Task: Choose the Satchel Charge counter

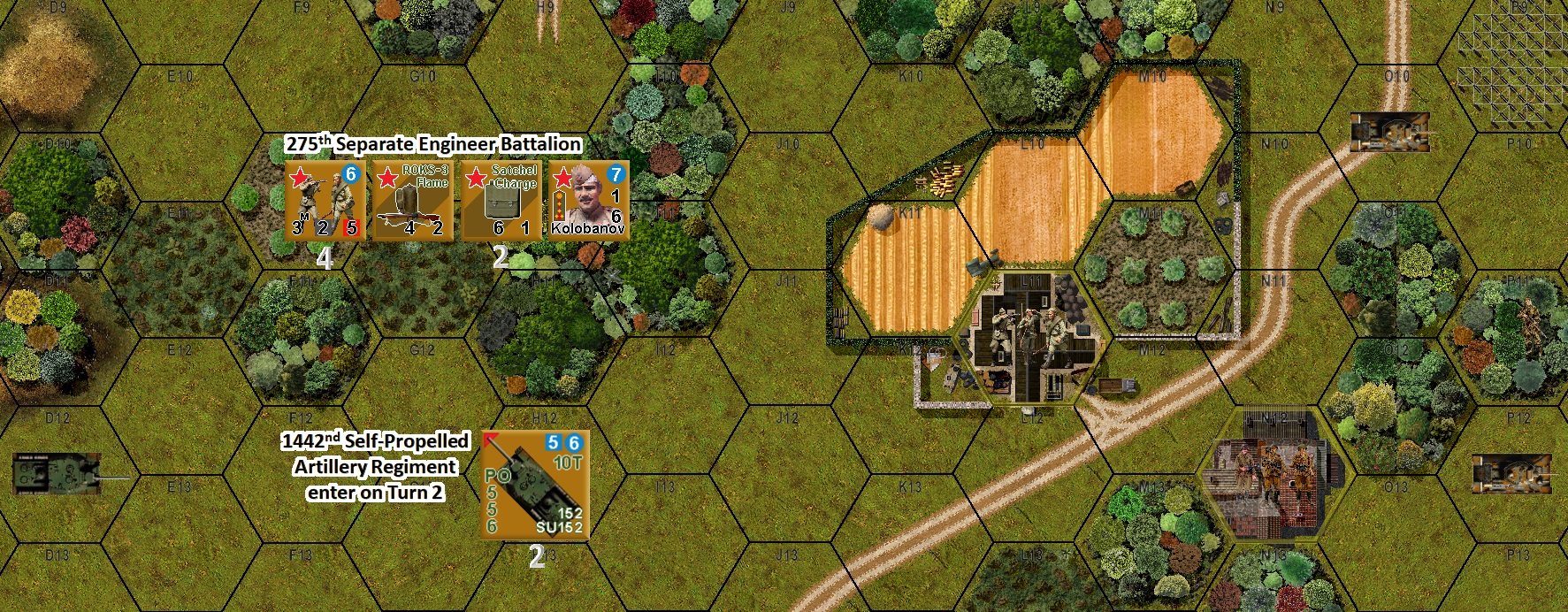Action: coord(501,200)
